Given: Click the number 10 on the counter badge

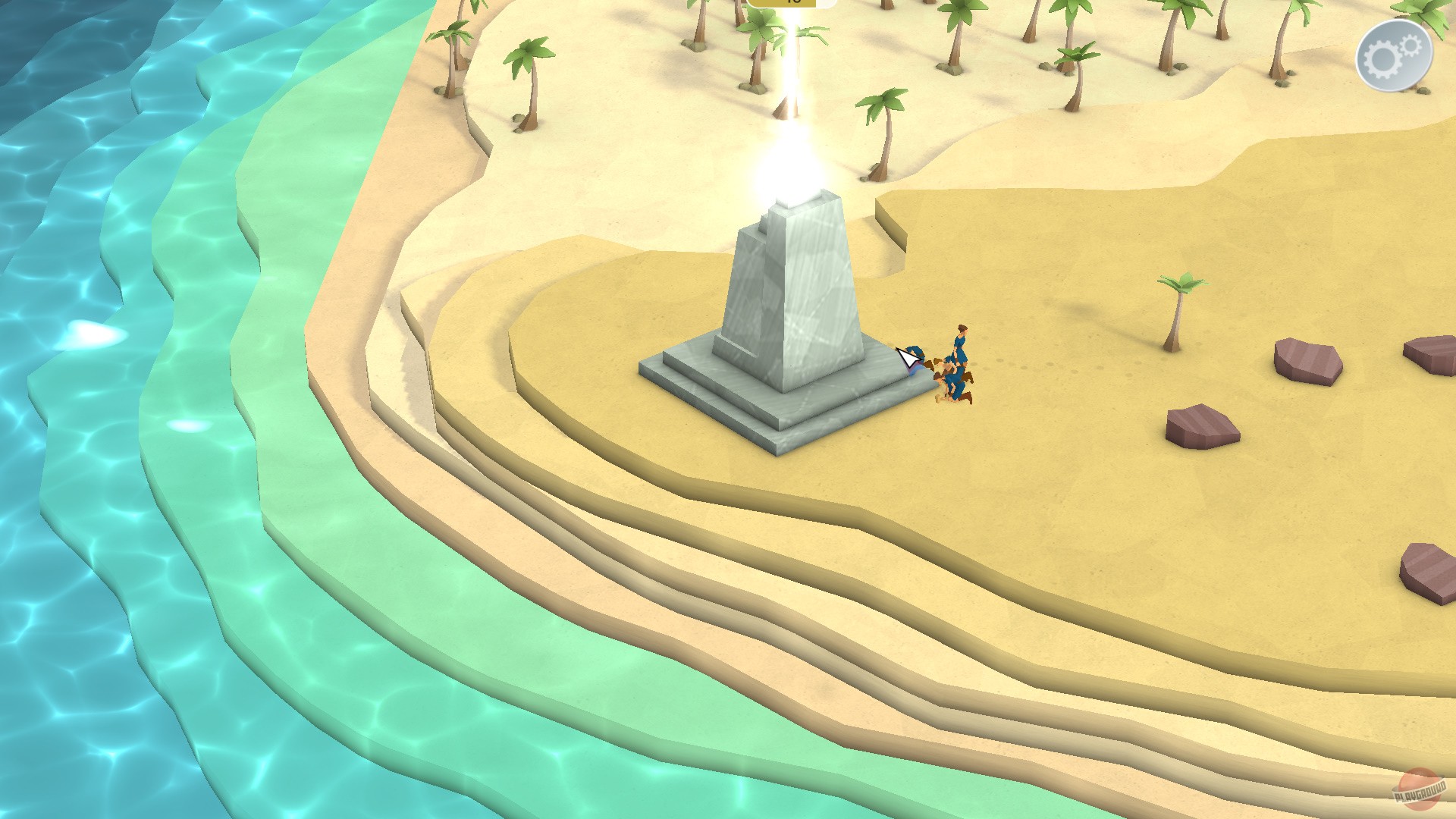Looking at the screenshot, I should (x=794, y=2).
